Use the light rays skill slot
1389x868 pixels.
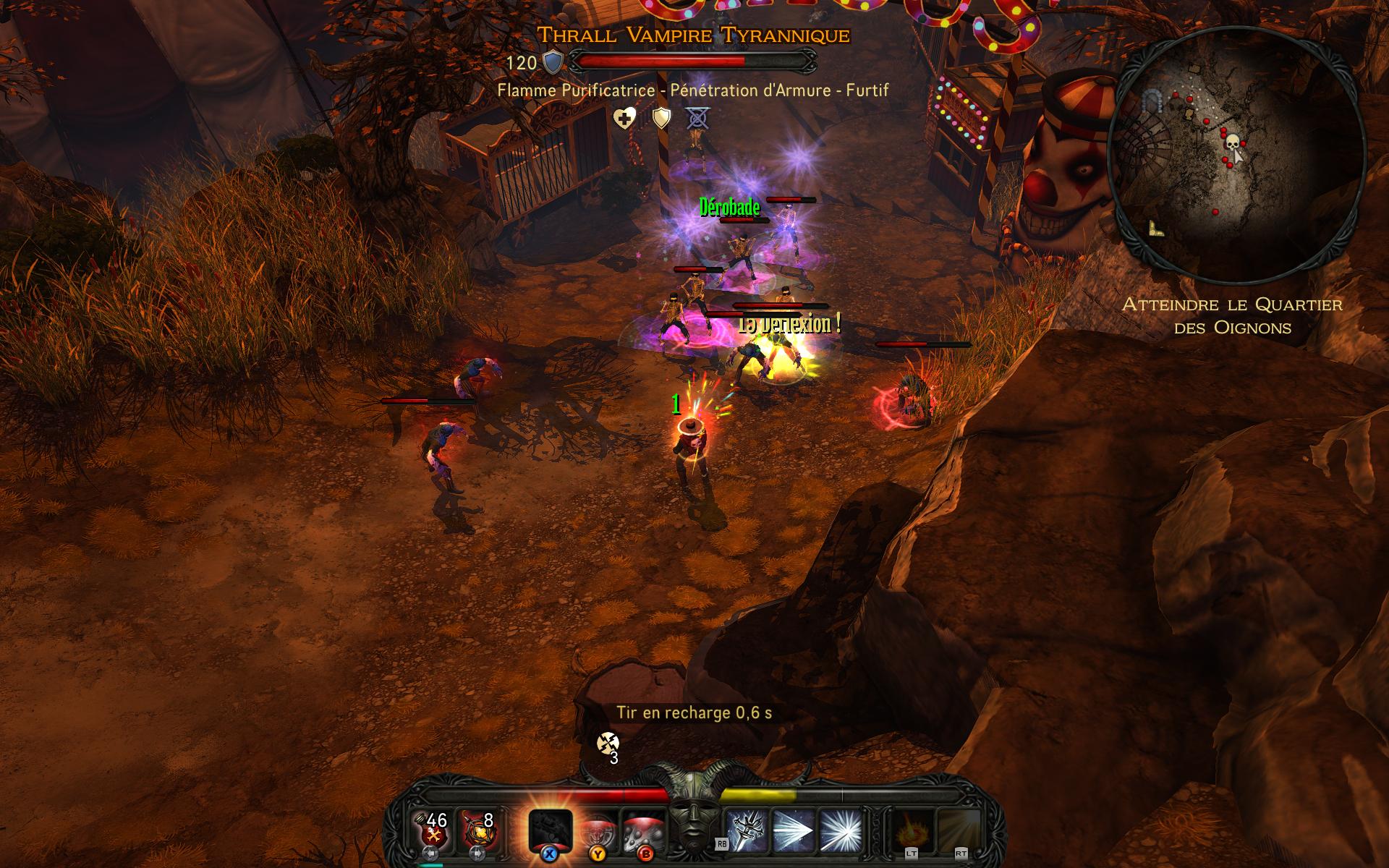[959, 830]
